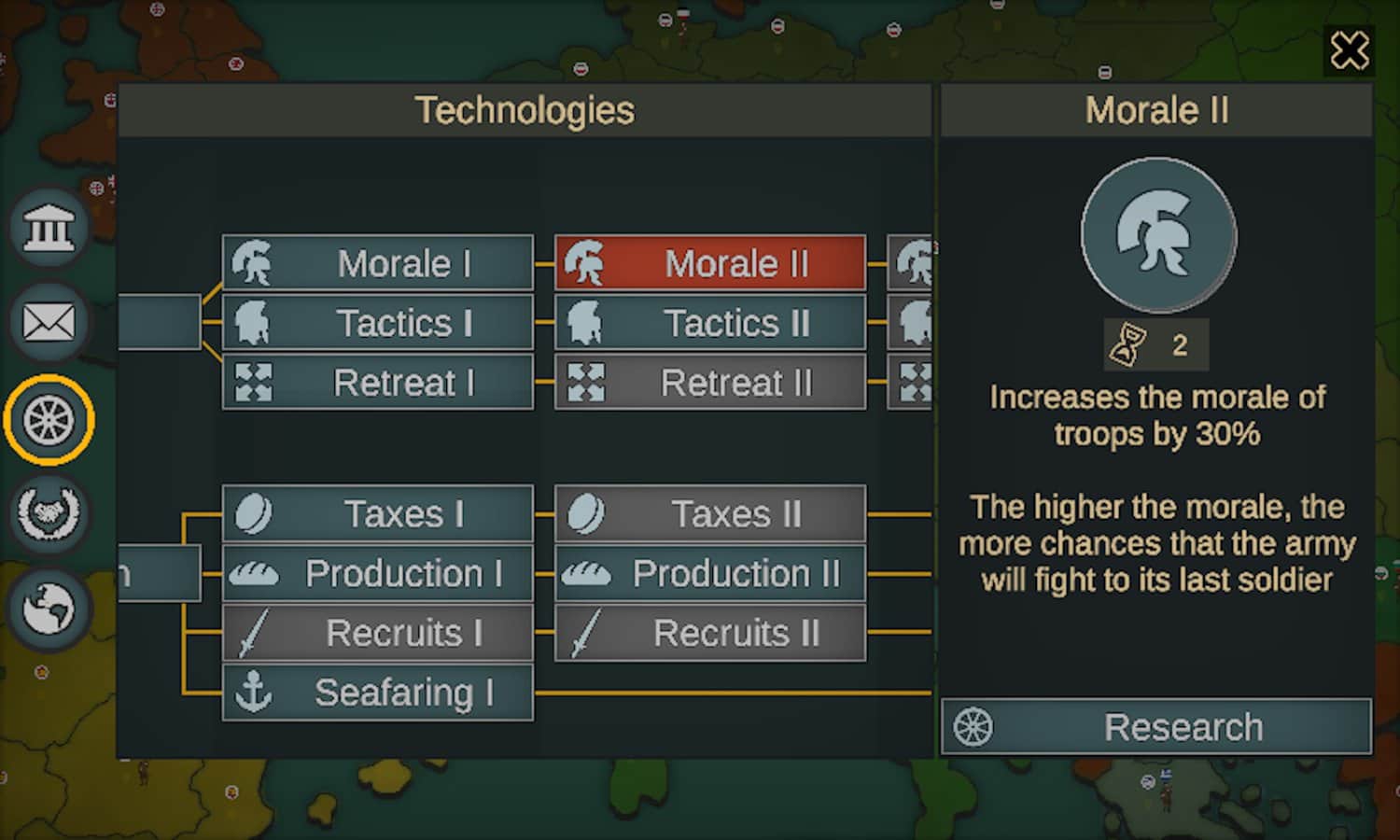This screenshot has height=840, width=1400.
Task: Show details for Production I
Action: (x=378, y=573)
